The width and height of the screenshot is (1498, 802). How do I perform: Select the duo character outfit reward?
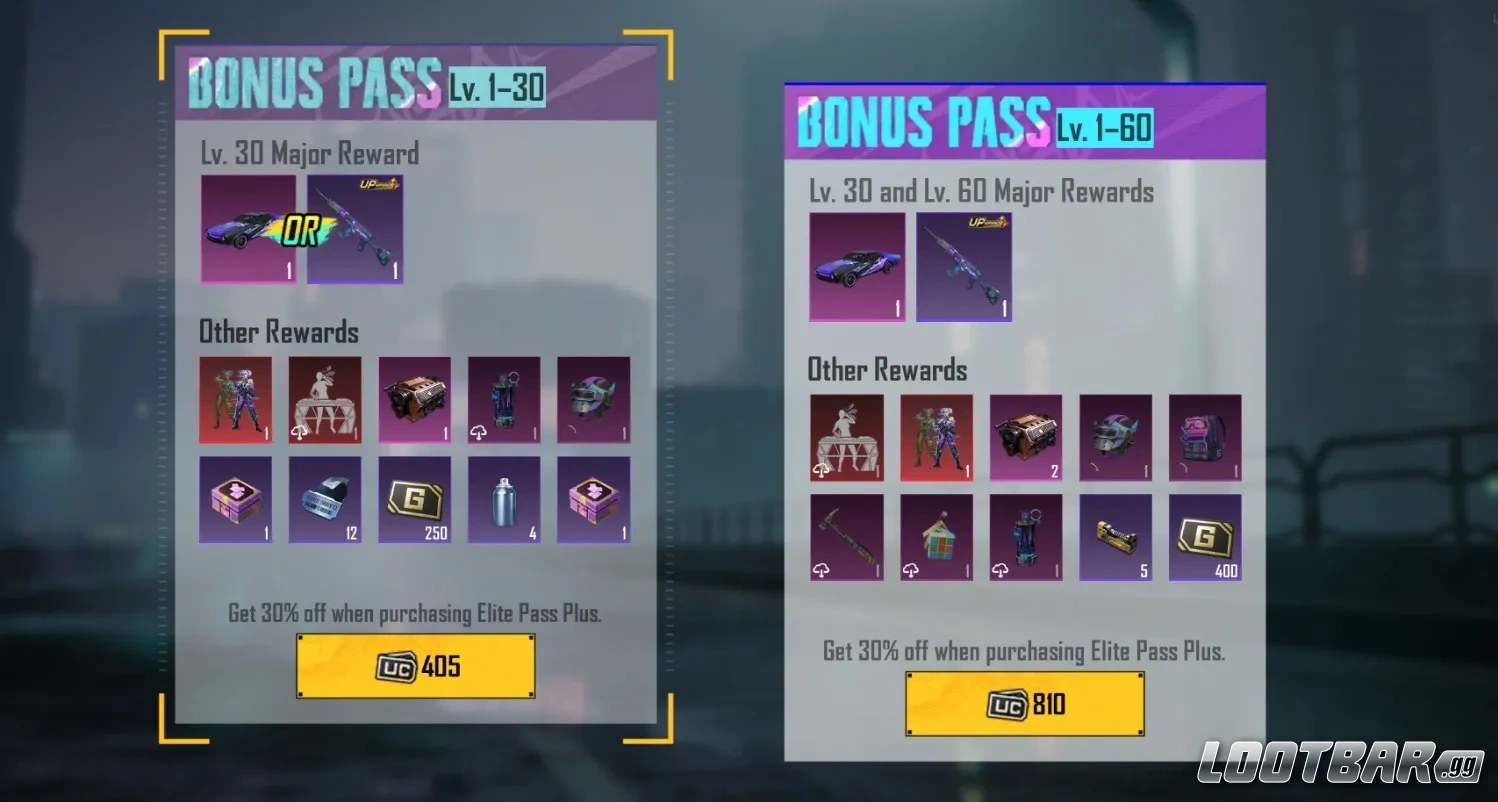coord(236,400)
